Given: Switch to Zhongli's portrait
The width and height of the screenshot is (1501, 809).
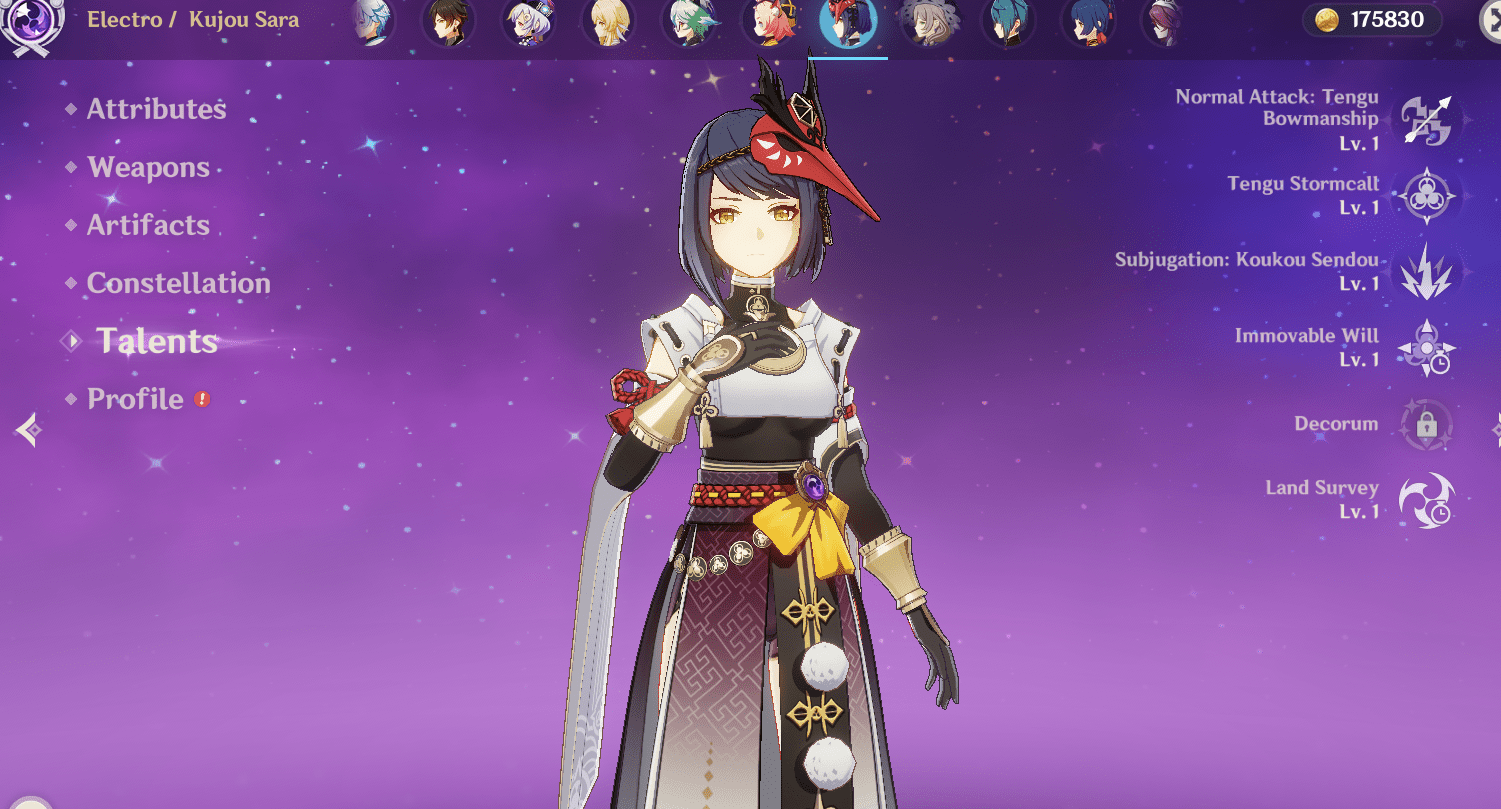Looking at the screenshot, I should point(448,22).
